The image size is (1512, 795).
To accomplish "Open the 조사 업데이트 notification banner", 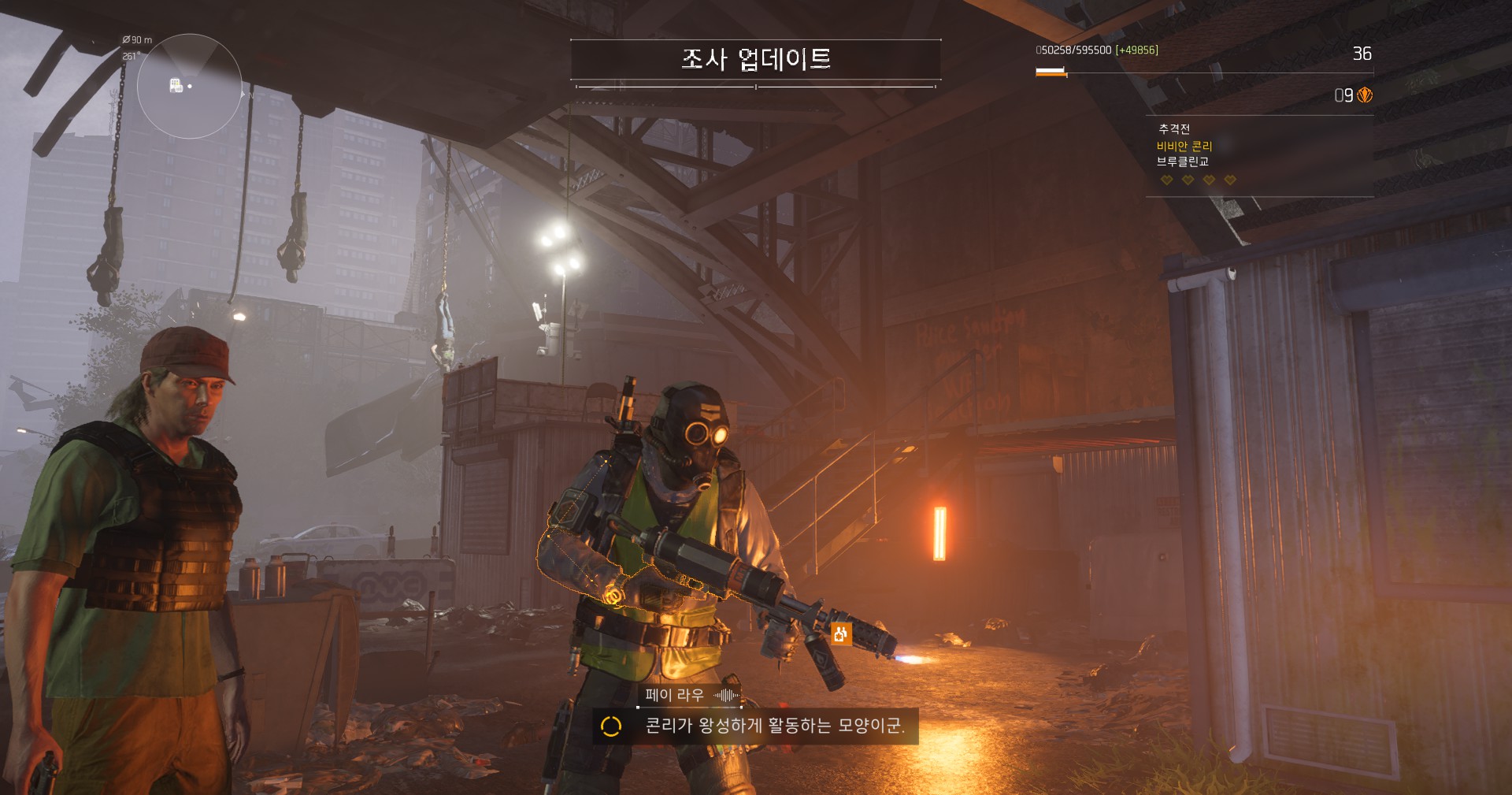I will point(755,59).
